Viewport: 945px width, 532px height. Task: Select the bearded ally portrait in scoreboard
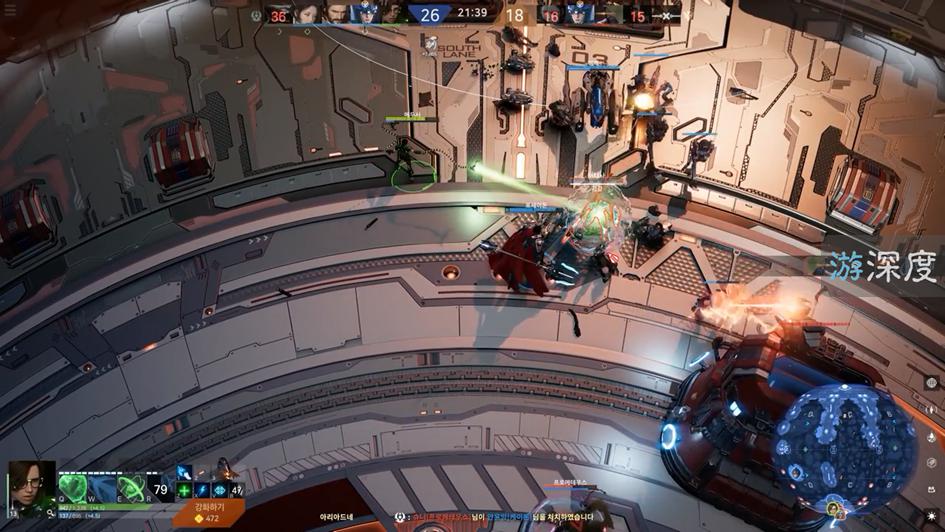pyautogui.click(x=335, y=14)
